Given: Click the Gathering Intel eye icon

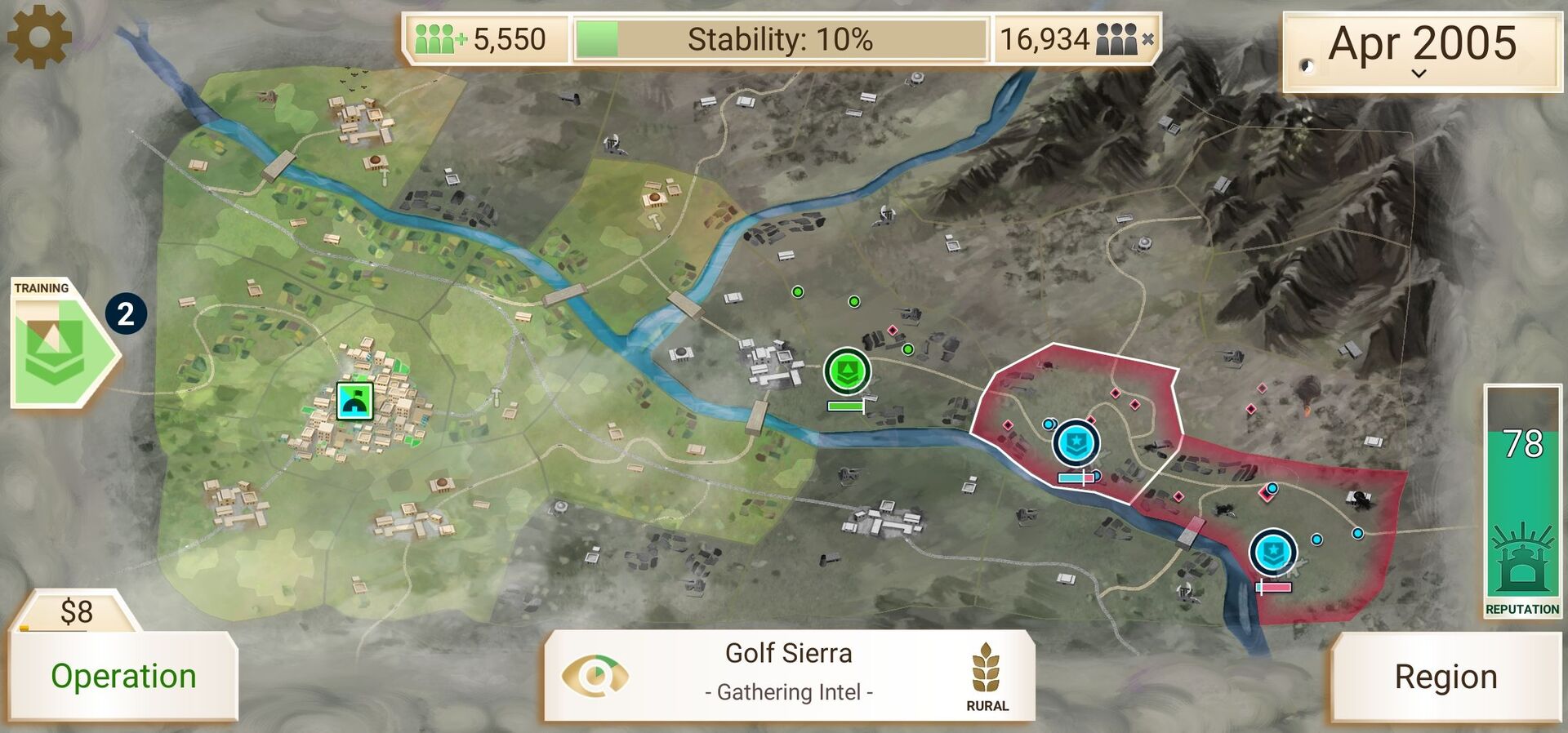Looking at the screenshot, I should pos(595,675).
